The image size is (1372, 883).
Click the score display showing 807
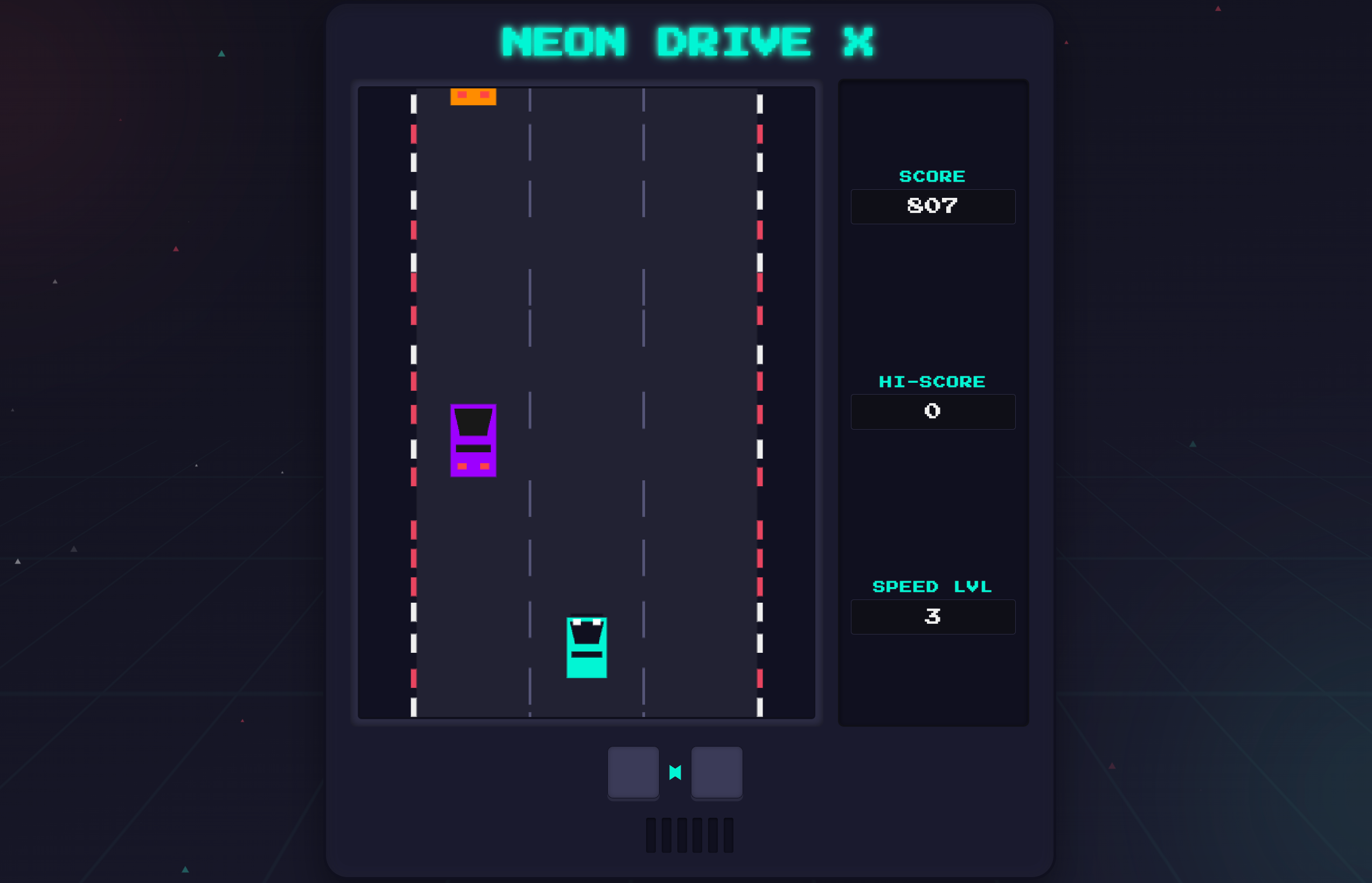(x=933, y=206)
